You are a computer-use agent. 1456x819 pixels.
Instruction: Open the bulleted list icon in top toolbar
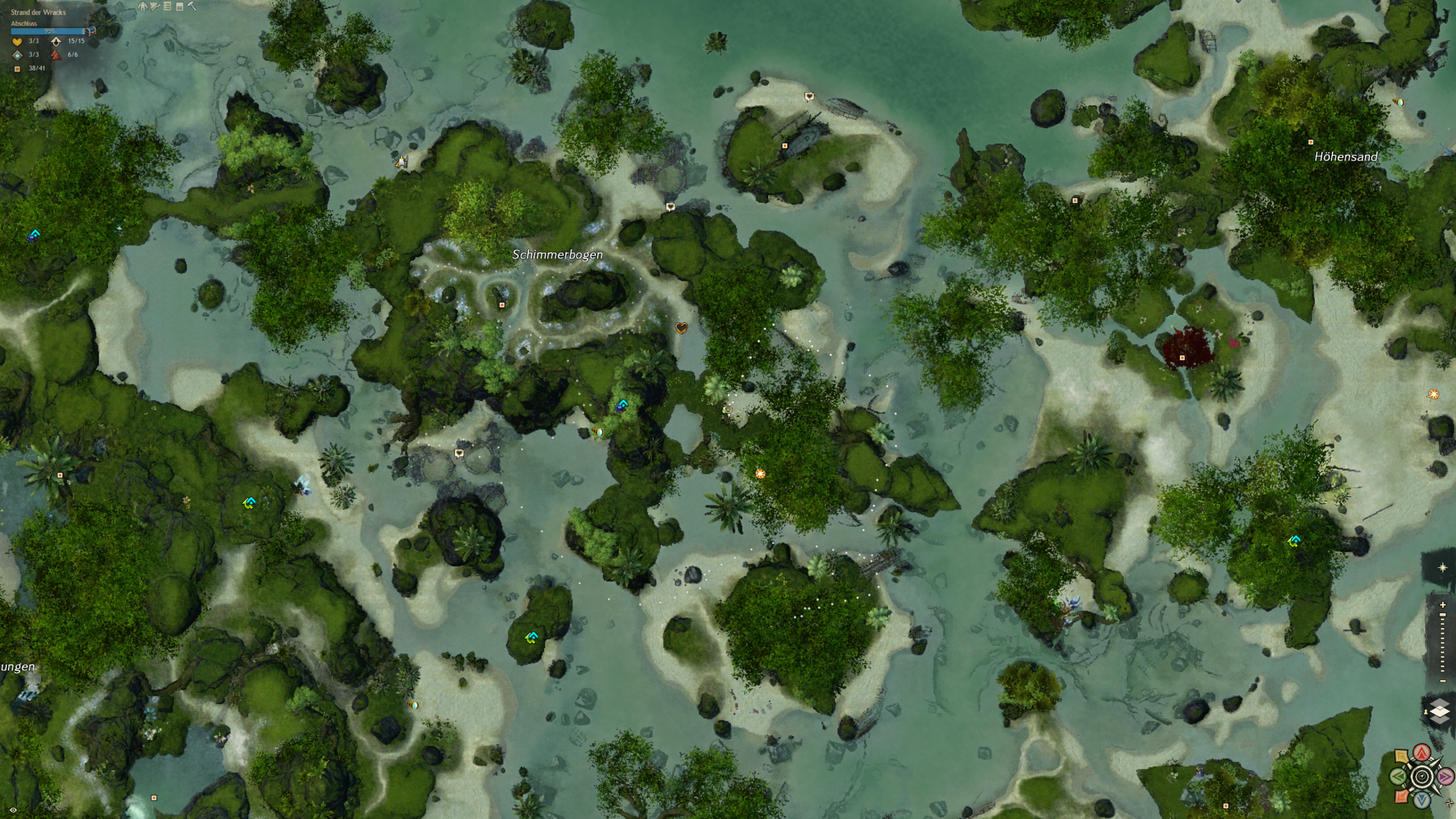[167, 6]
